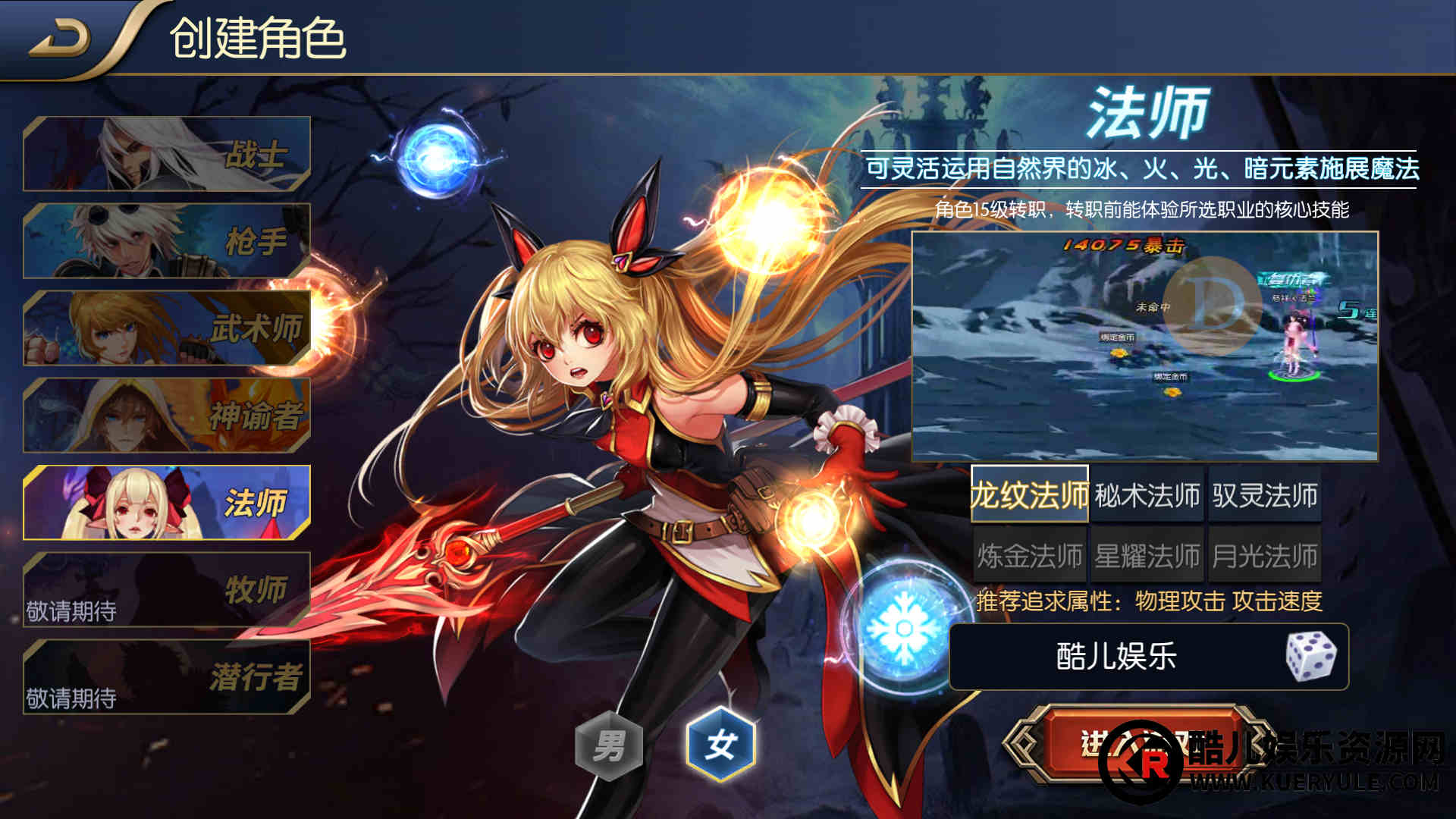Image resolution: width=1456 pixels, height=819 pixels.
Task: Roll a random name with the dice
Action: pyautogui.click(x=1311, y=656)
